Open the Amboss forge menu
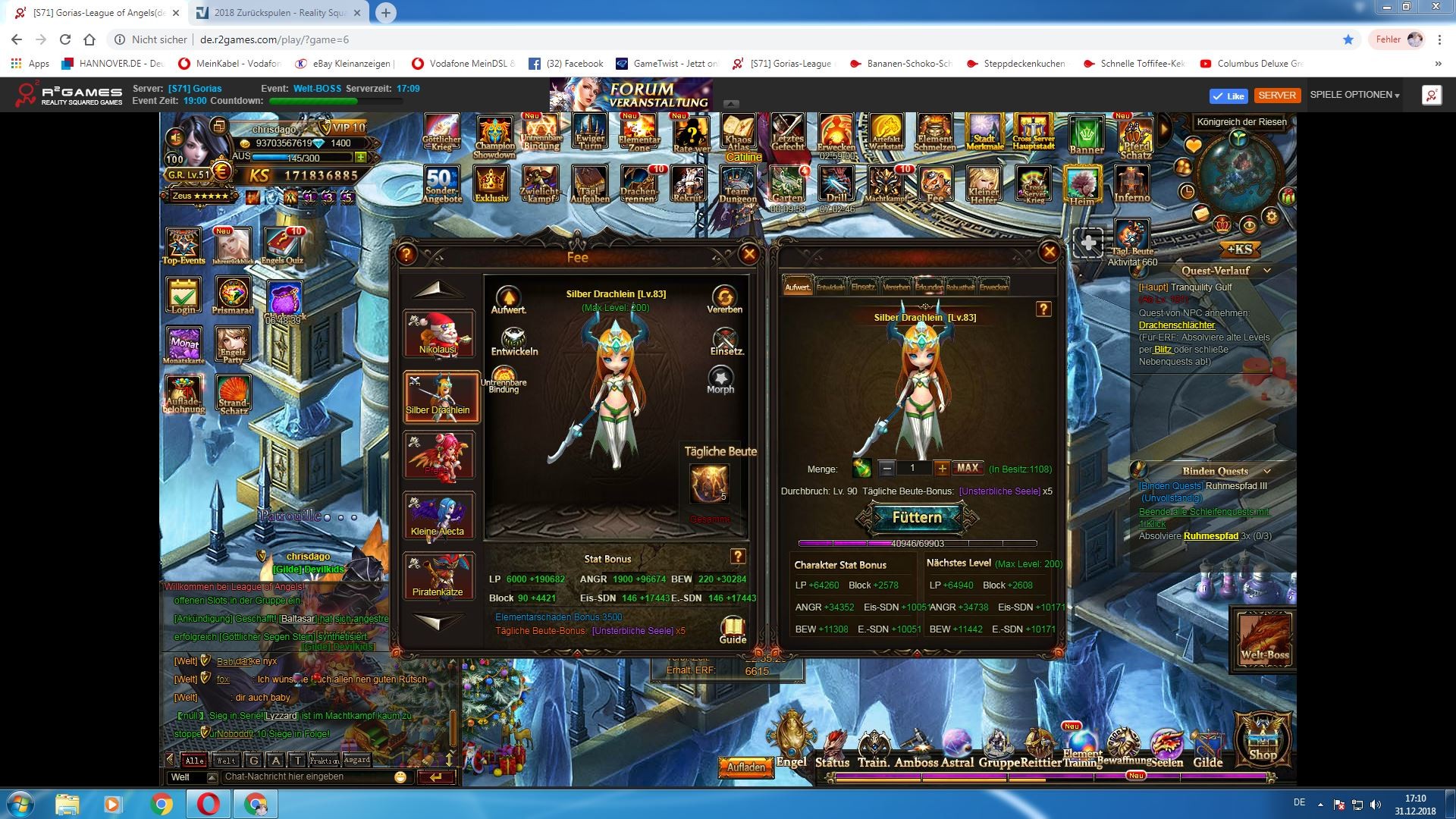Viewport: 1456px width, 819px height. tap(916, 751)
